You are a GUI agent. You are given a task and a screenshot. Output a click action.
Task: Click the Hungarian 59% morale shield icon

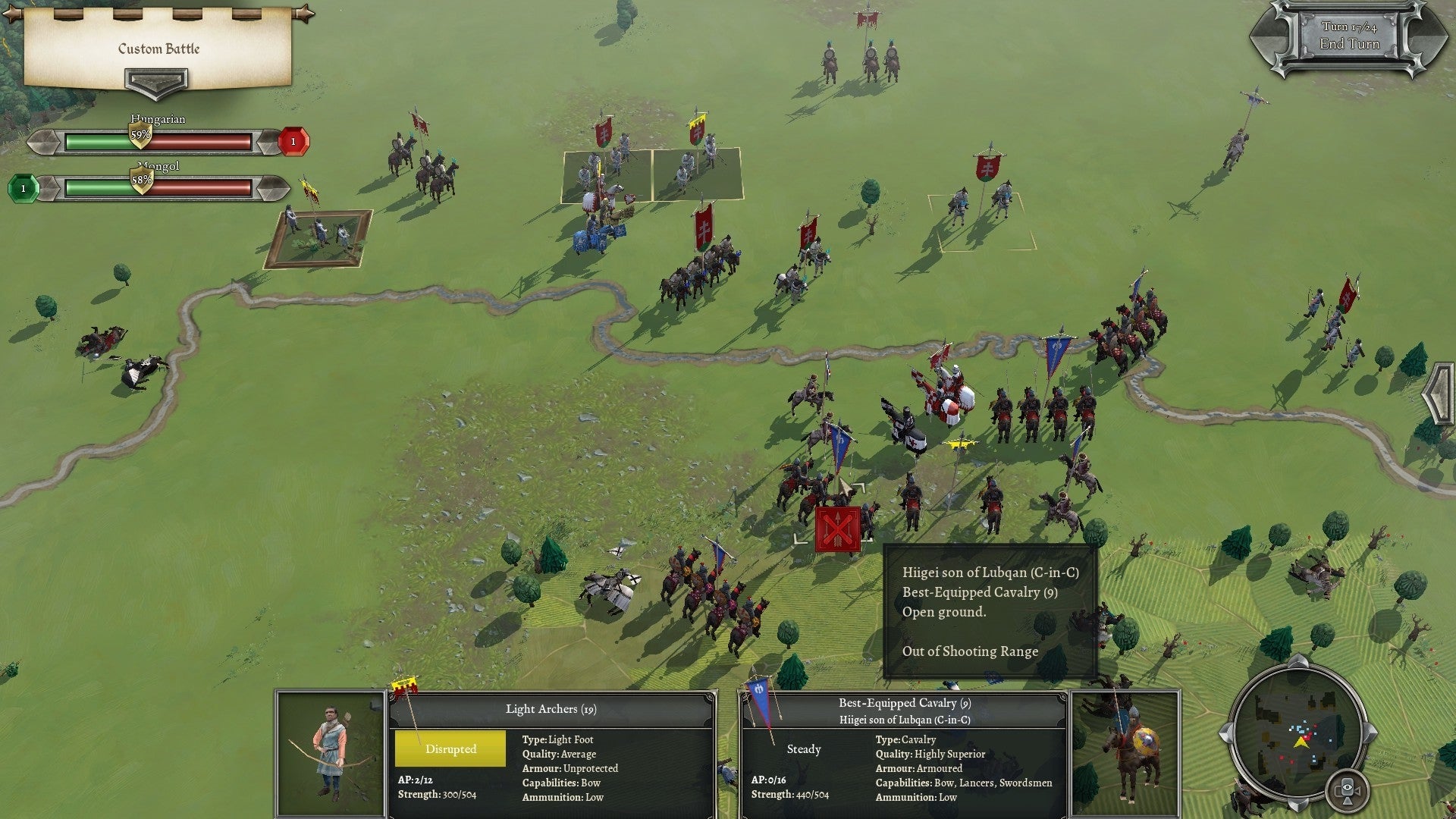[140, 133]
